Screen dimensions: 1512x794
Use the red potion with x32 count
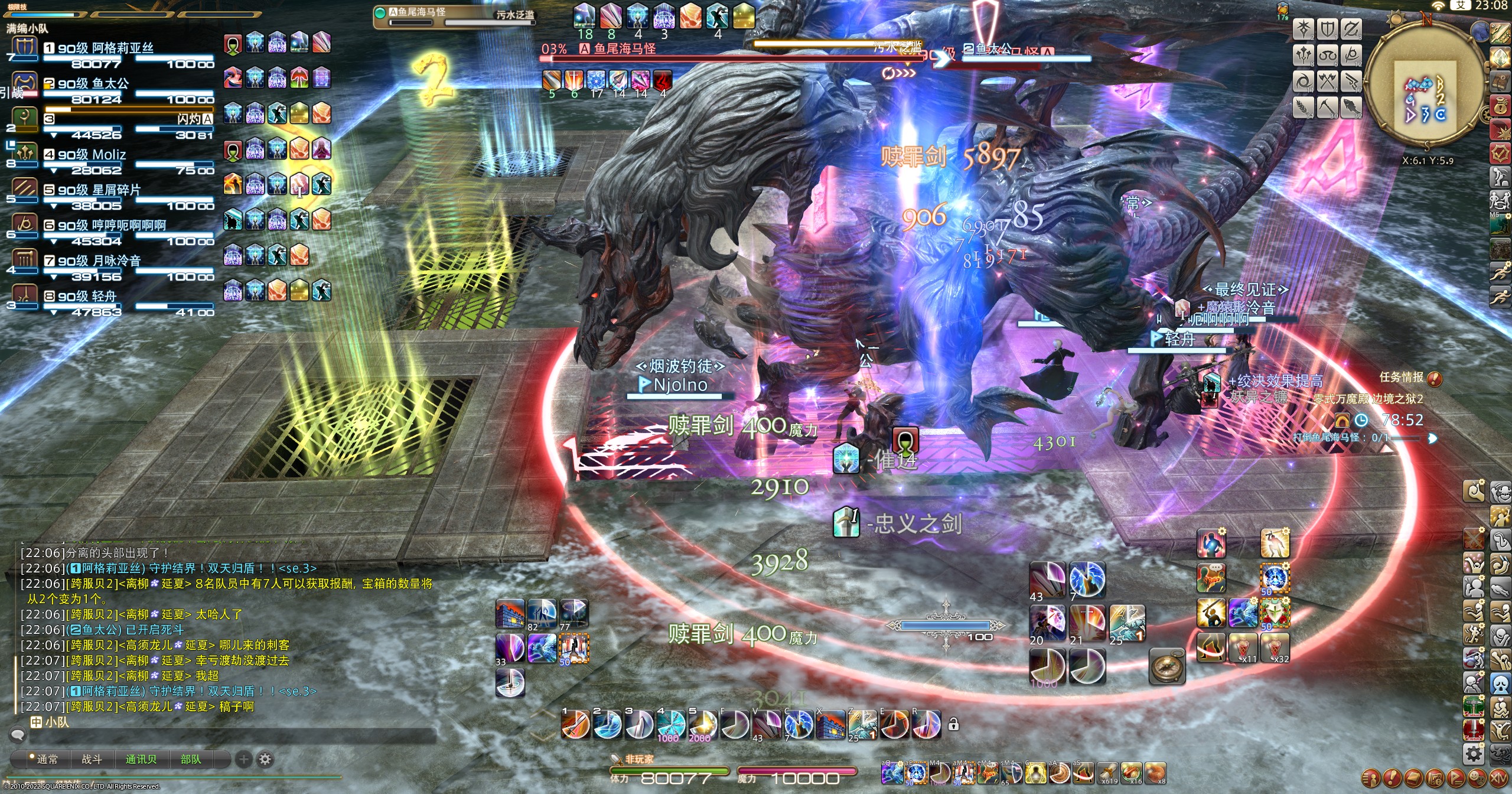(x=1275, y=648)
